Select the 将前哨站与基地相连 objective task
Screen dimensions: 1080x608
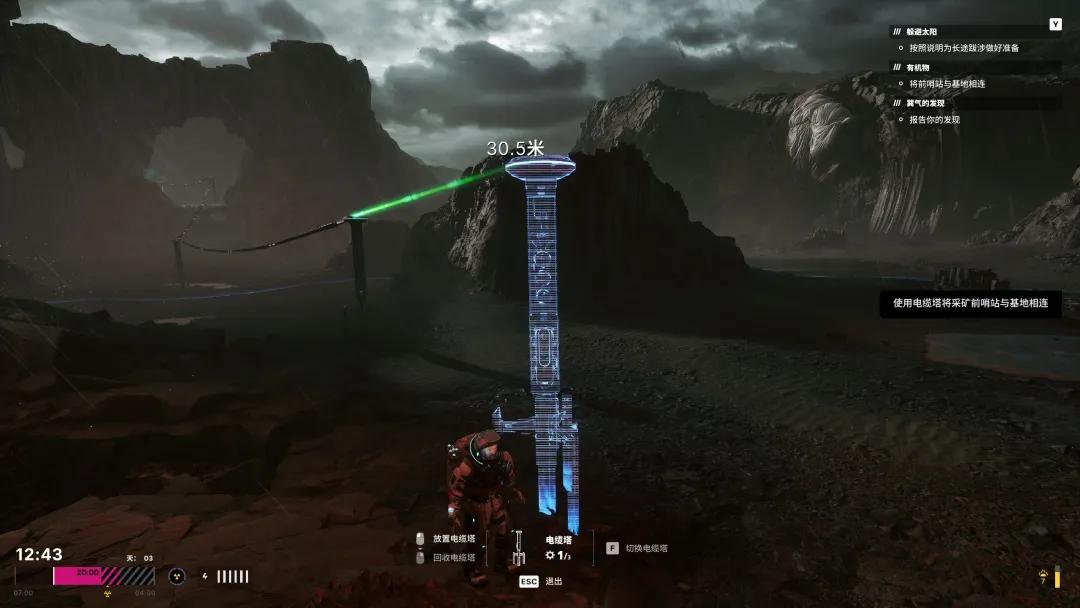point(947,84)
